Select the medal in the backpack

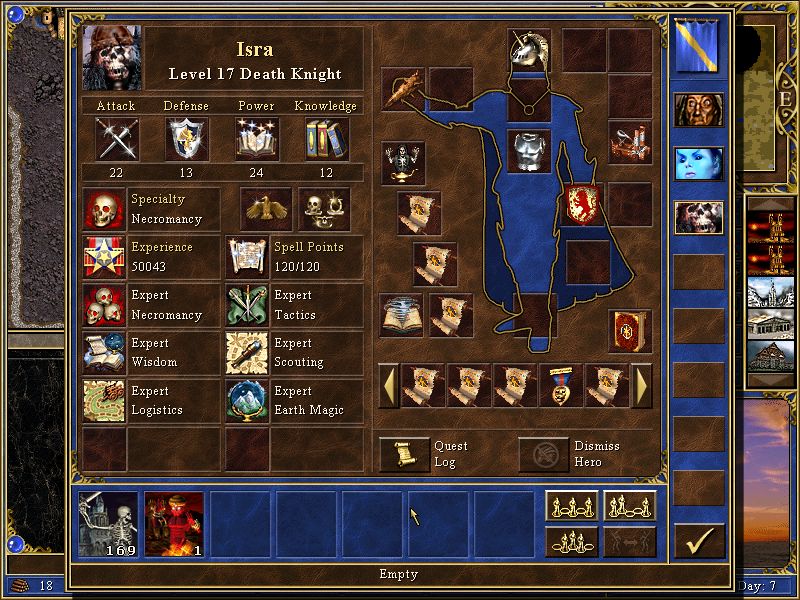562,385
